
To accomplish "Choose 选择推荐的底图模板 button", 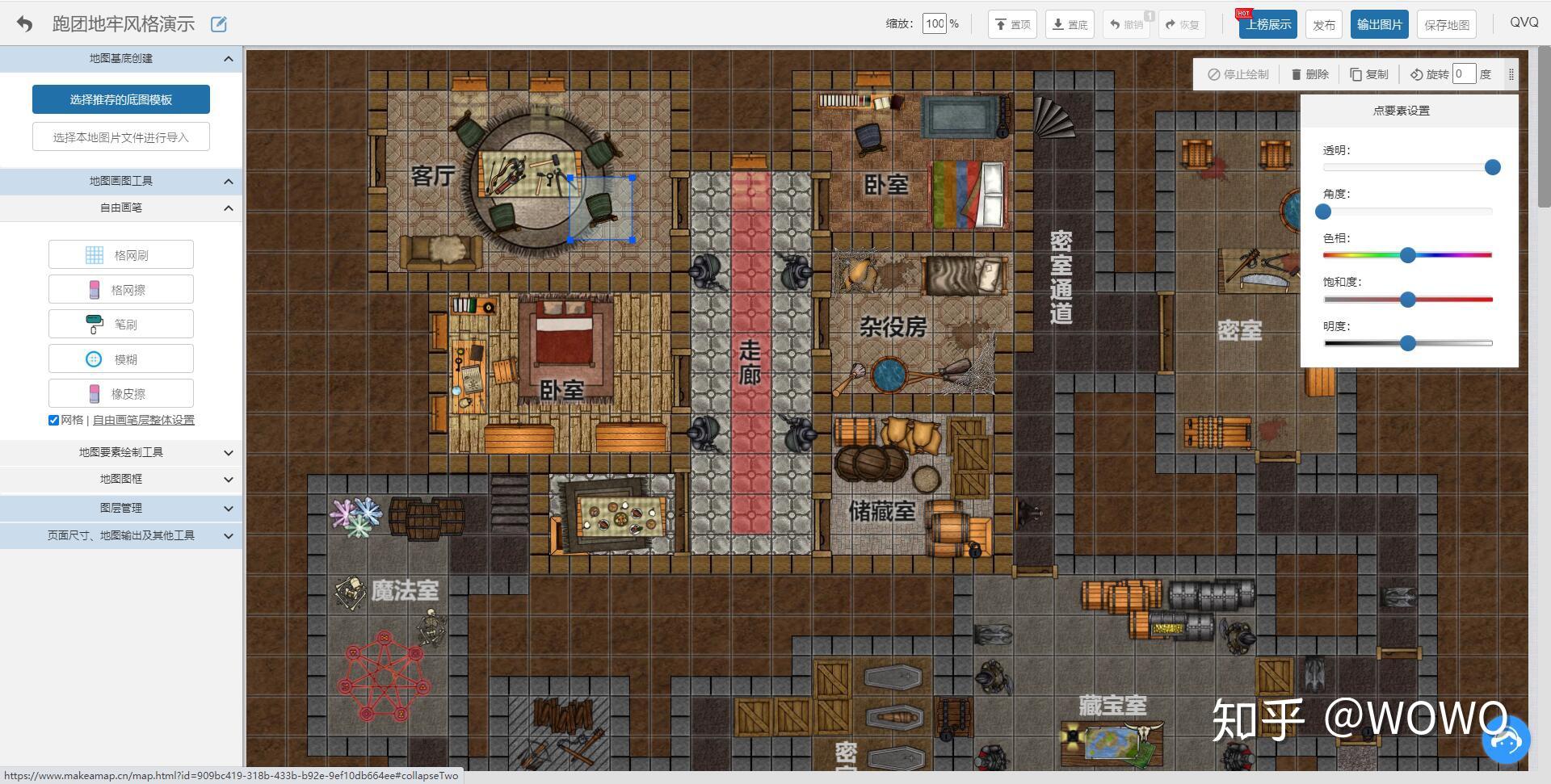I will tap(121, 99).
